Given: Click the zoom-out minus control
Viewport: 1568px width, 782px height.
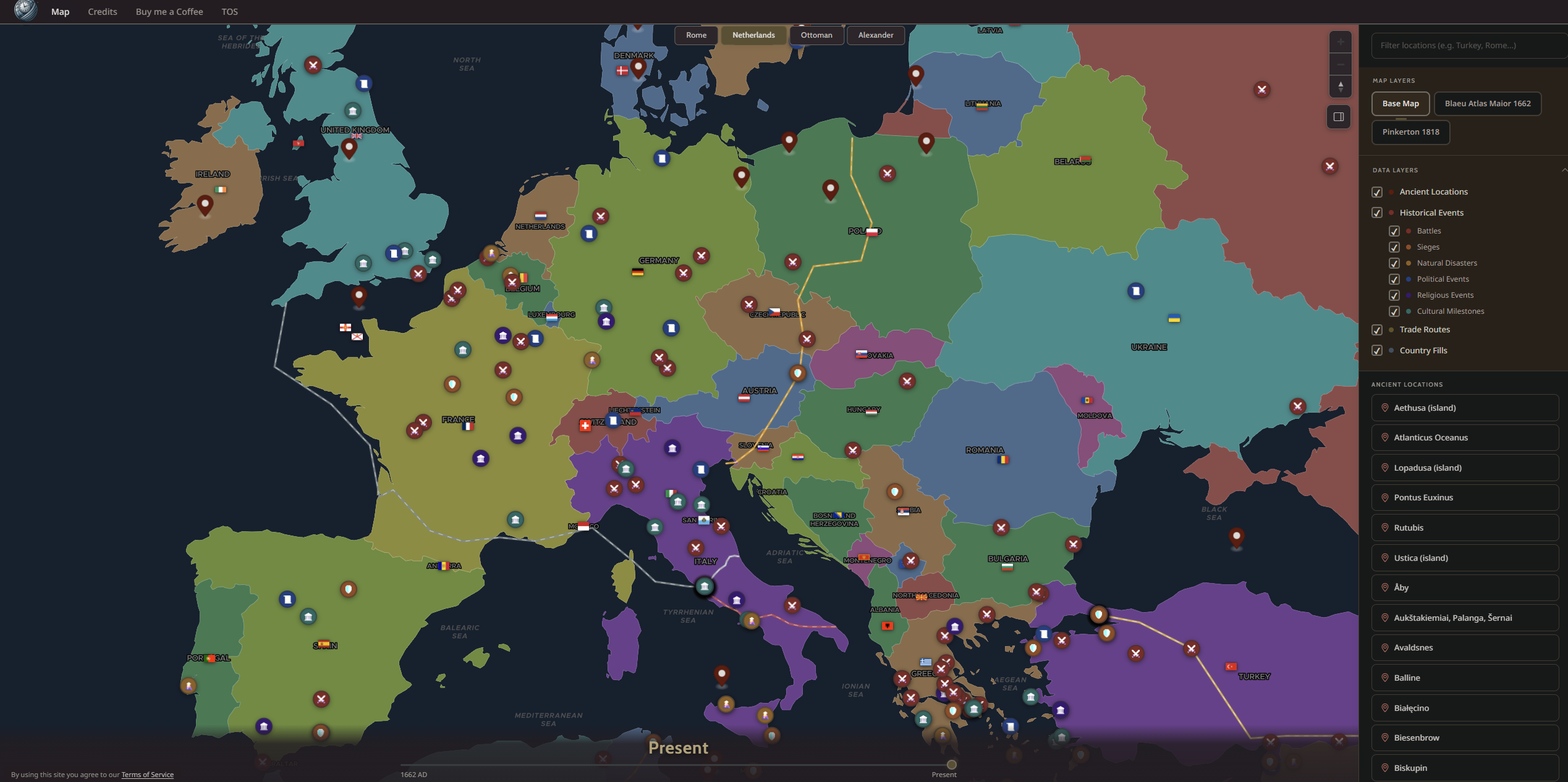Looking at the screenshot, I should point(1341,64).
